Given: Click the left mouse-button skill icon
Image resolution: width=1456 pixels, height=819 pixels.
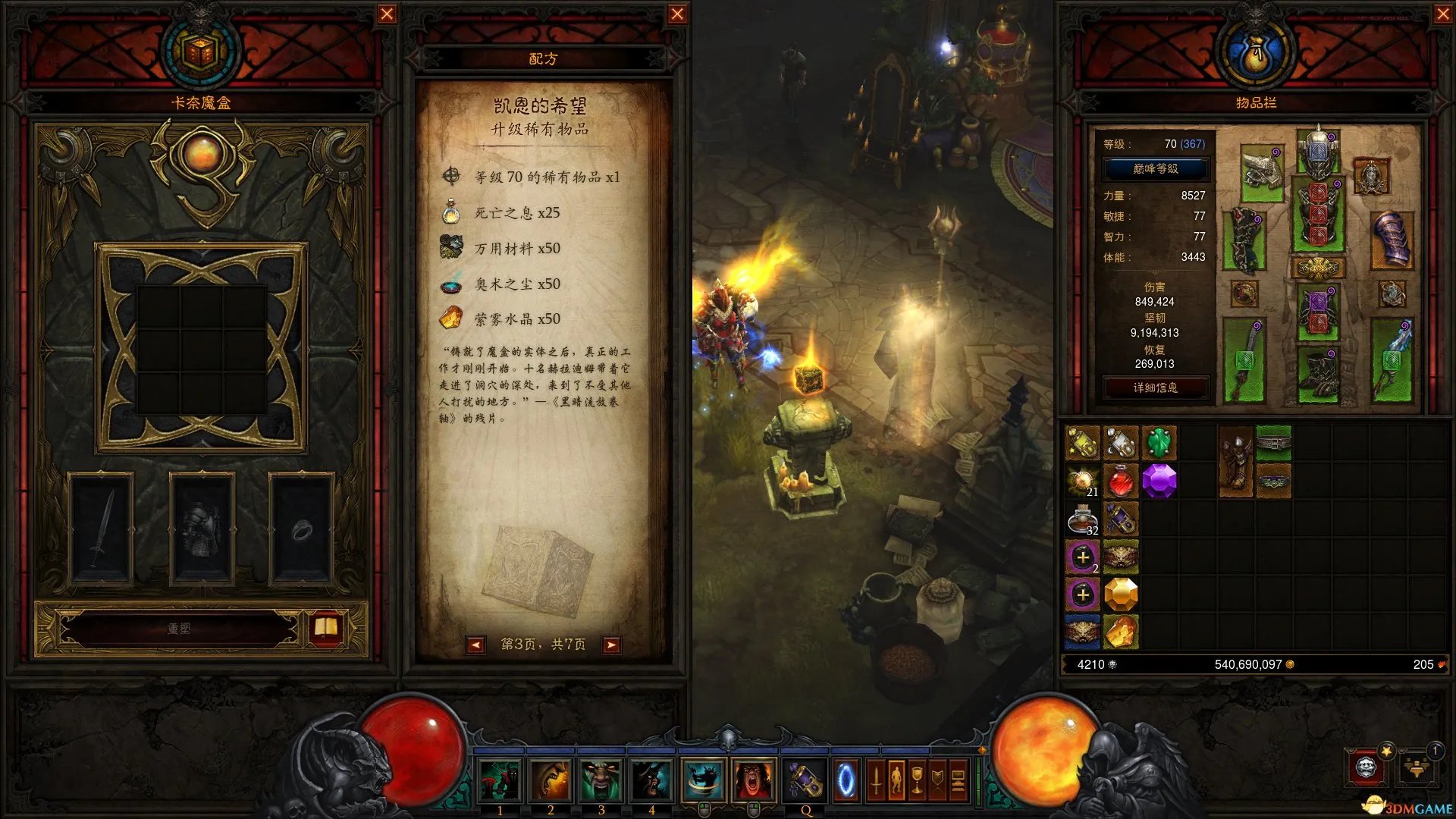Looking at the screenshot, I should coord(702,777).
